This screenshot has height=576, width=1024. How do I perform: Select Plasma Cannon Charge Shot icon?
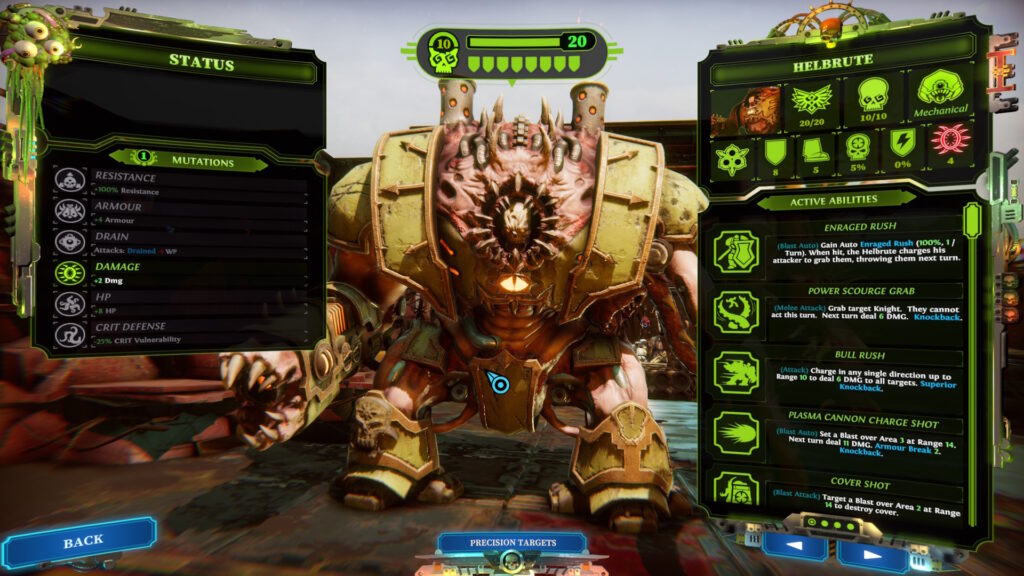[x=736, y=433]
